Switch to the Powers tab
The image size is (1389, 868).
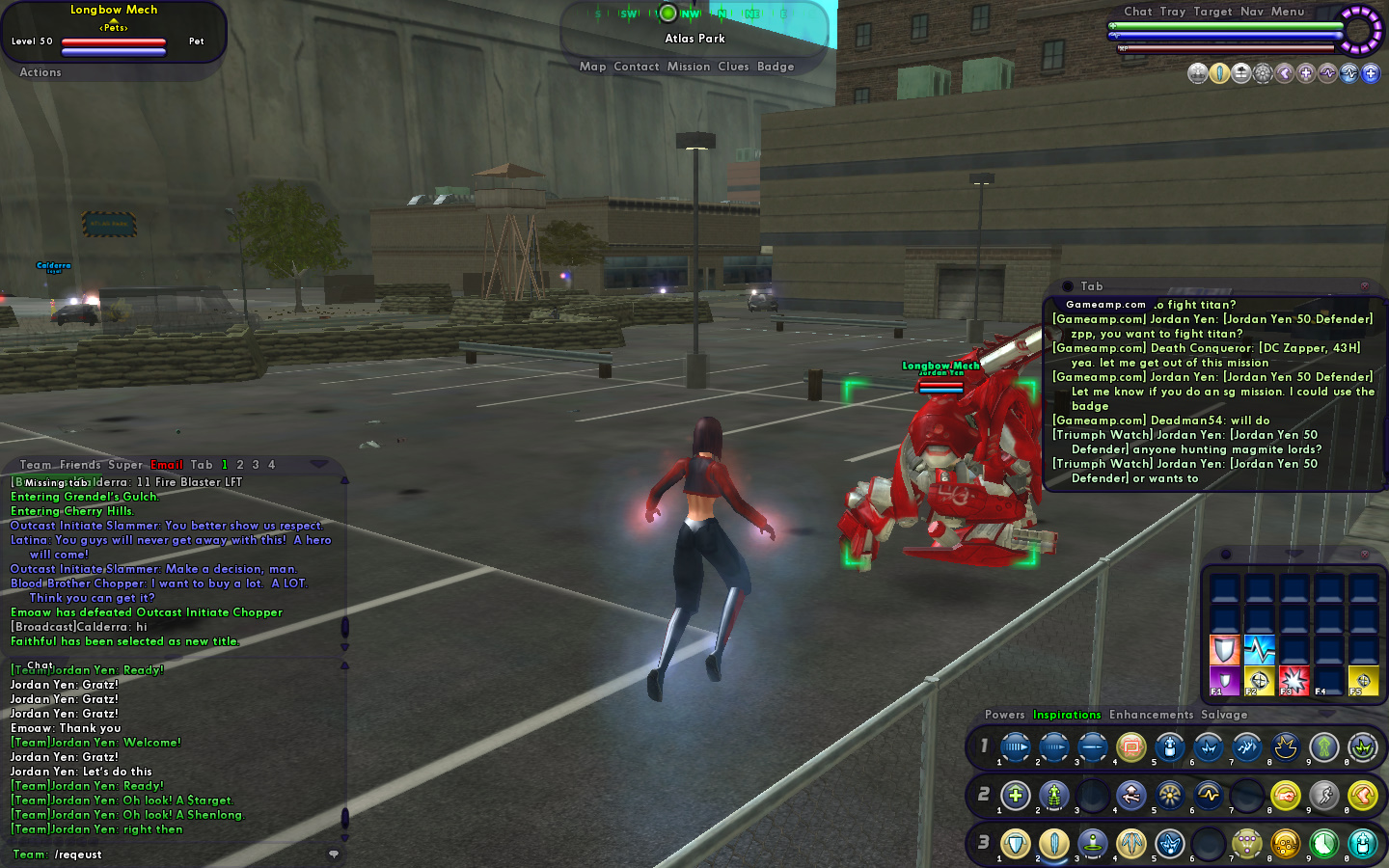[1004, 715]
